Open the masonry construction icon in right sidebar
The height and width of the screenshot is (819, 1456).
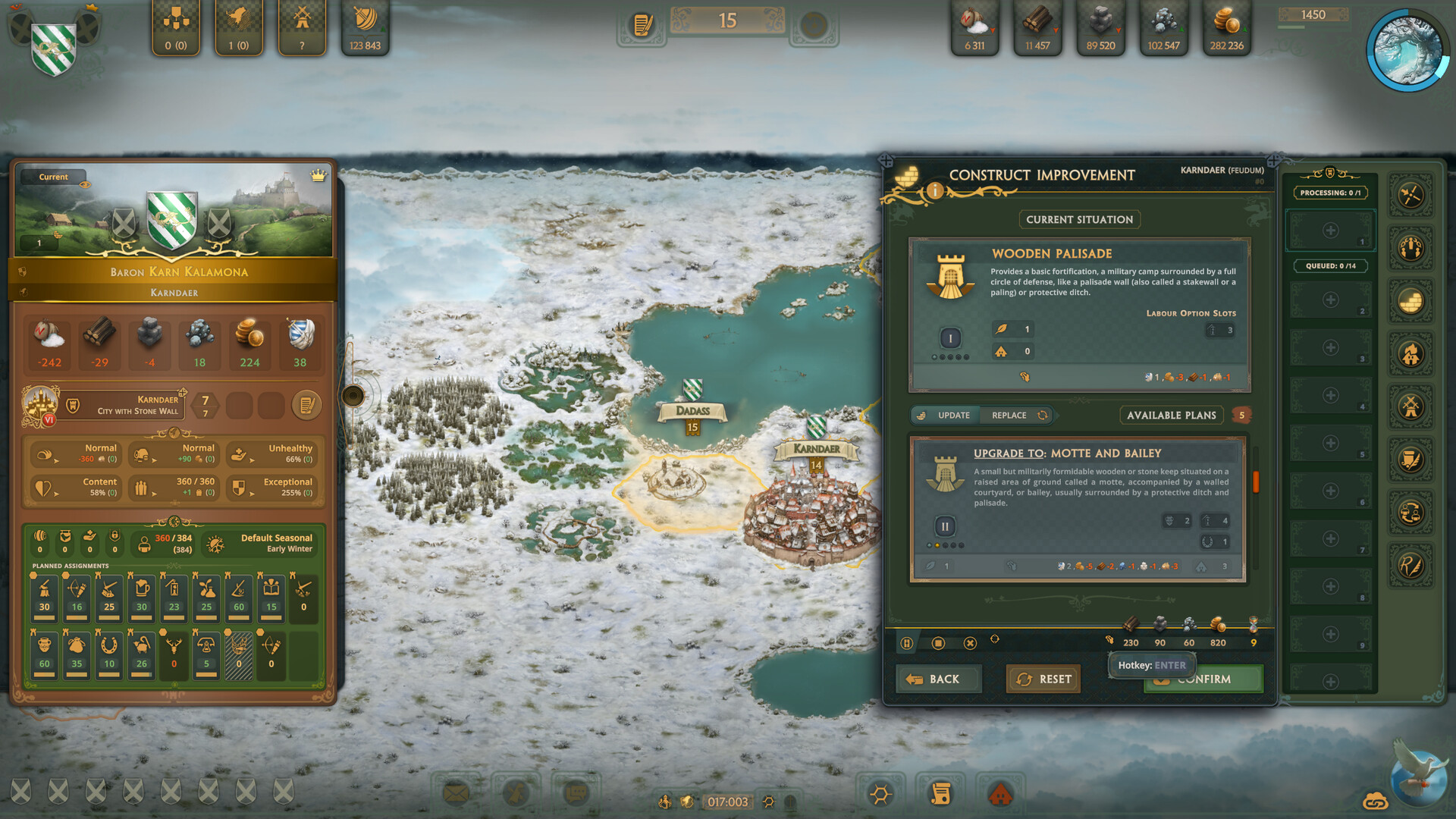[x=1411, y=300]
